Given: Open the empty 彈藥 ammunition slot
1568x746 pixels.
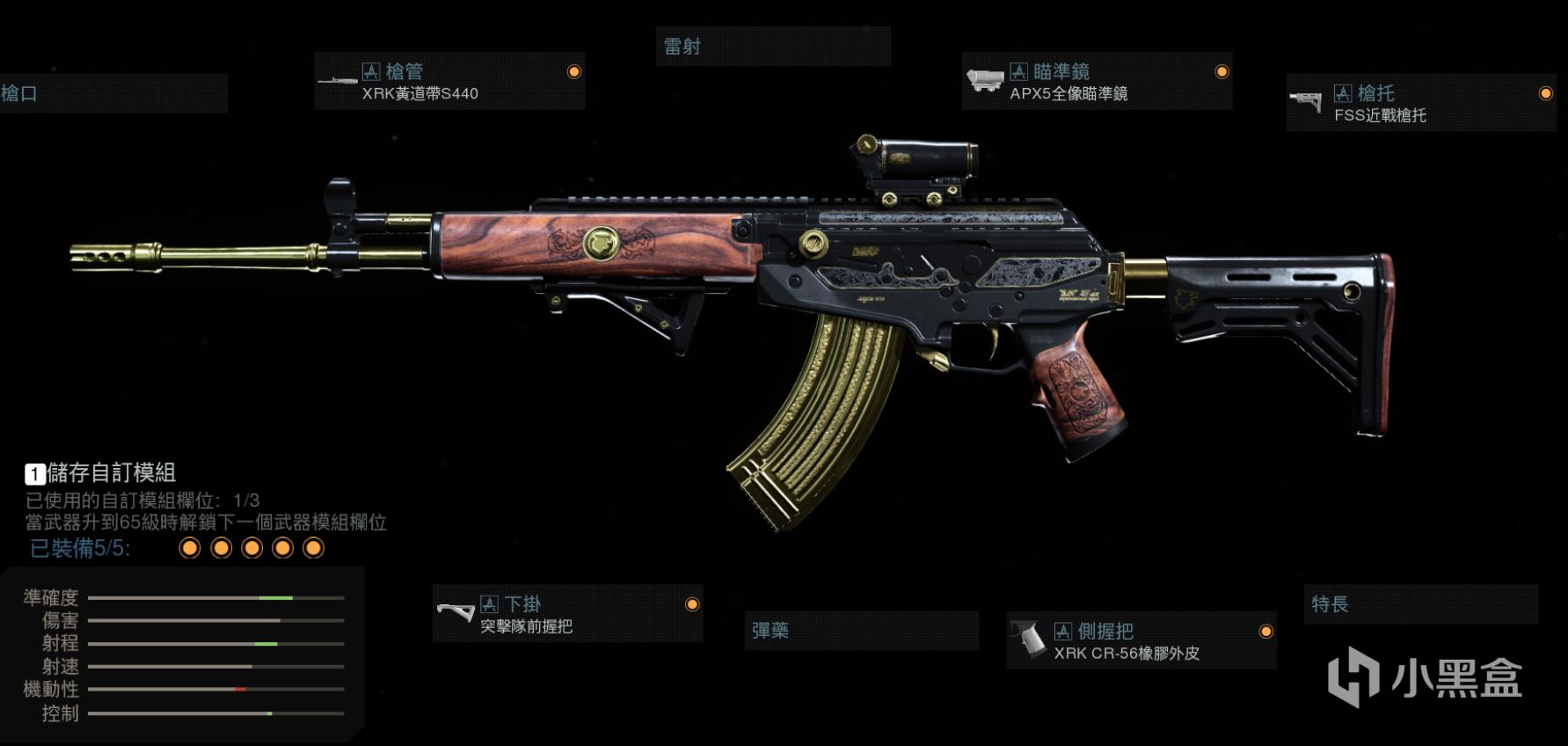Looking at the screenshot, I should (x=861, y=631).
